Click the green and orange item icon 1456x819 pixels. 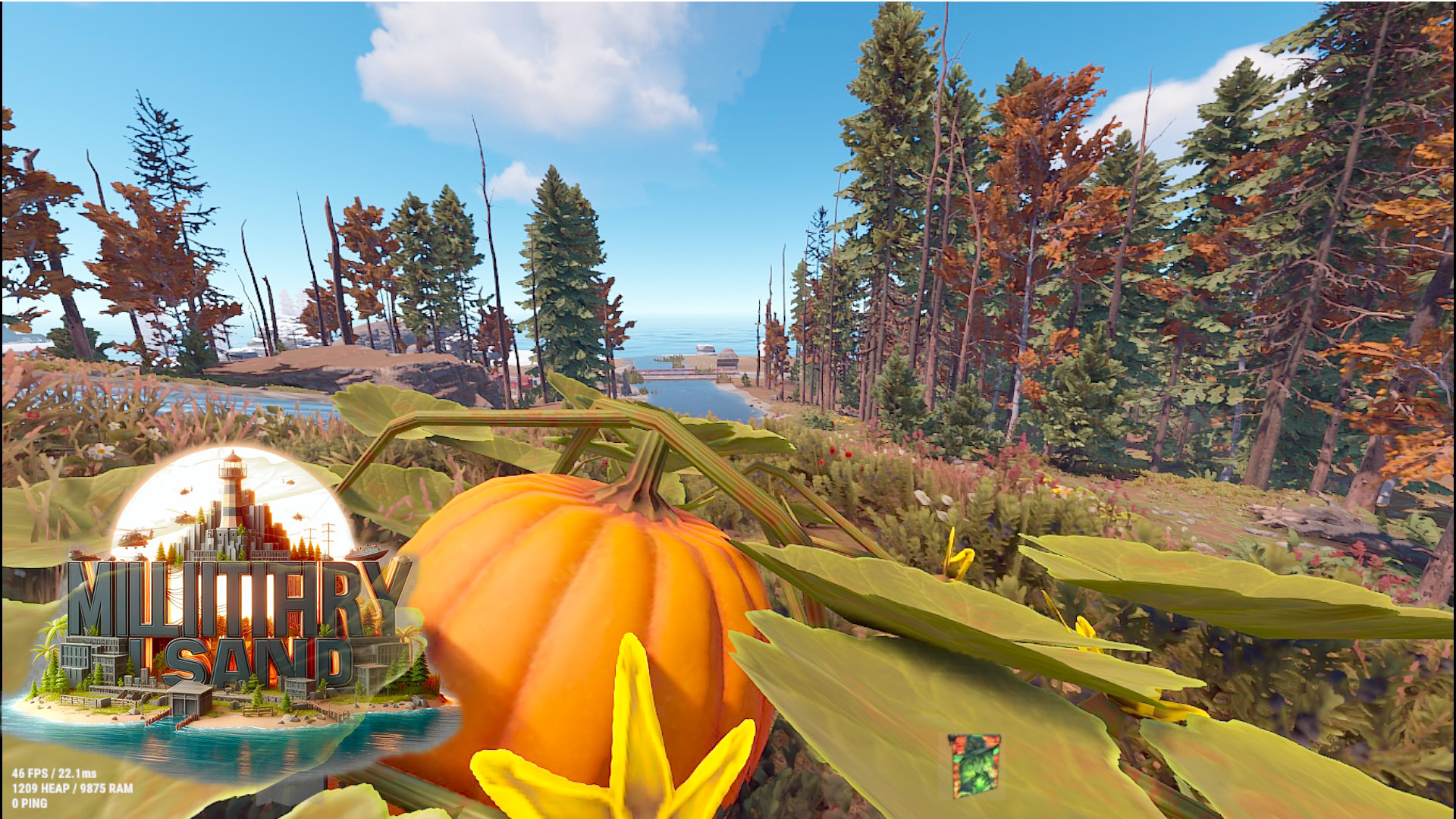[x=974, y=765]
